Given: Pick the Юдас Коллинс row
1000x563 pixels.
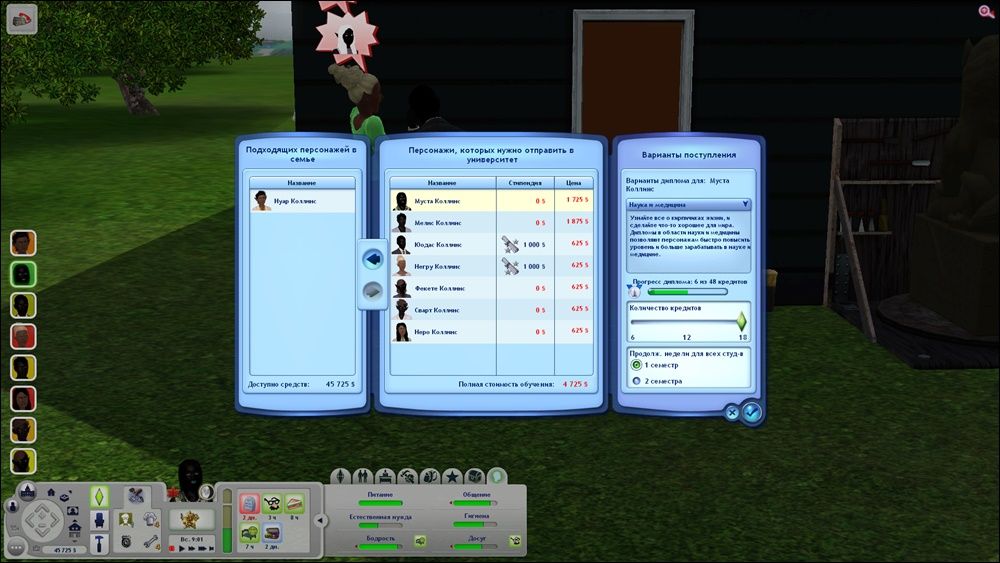Looking at the screenshot, I should pyautogui.click(x=440, y=244).
